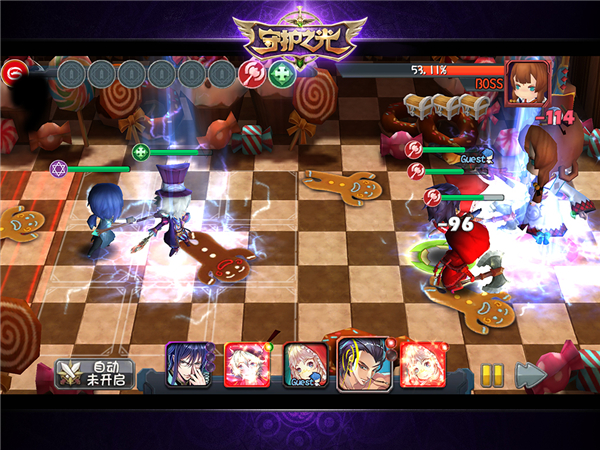600x450 pixels.
Task: Click the green cross heal icon on timeline
Action: (x=282, y=74)
